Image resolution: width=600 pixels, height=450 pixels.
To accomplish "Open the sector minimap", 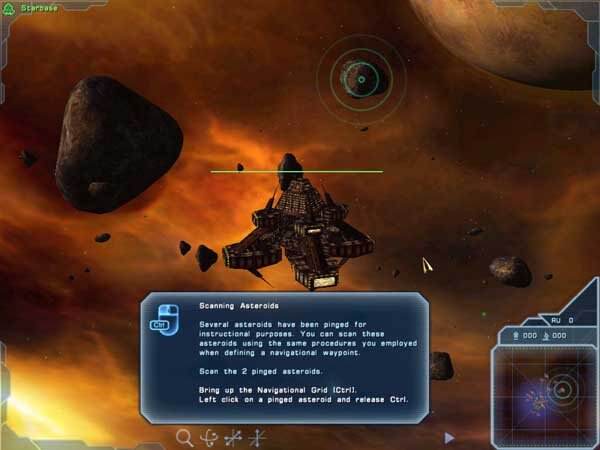I will (x=547, y=388).
